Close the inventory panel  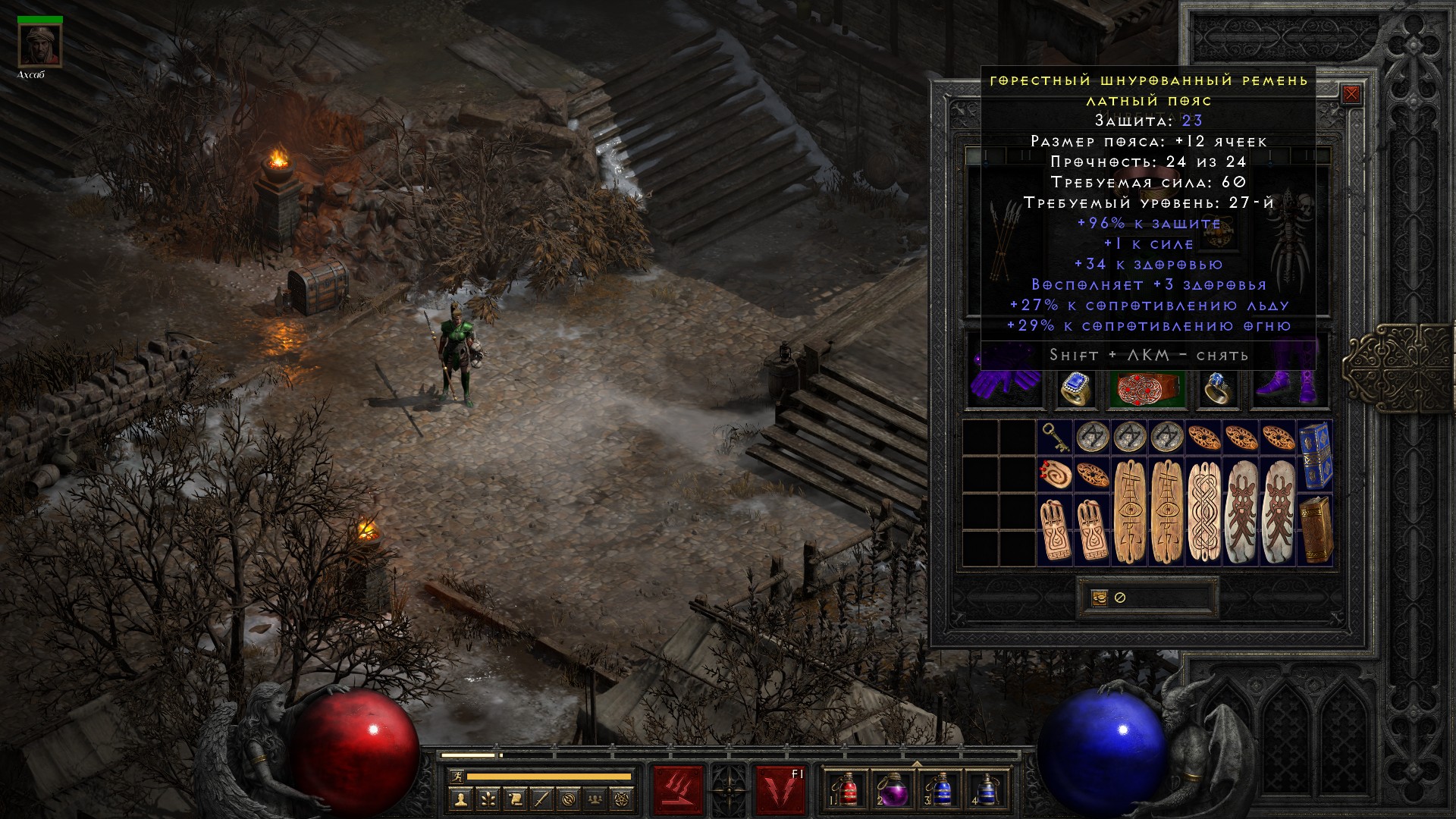tap(1351, 95)
